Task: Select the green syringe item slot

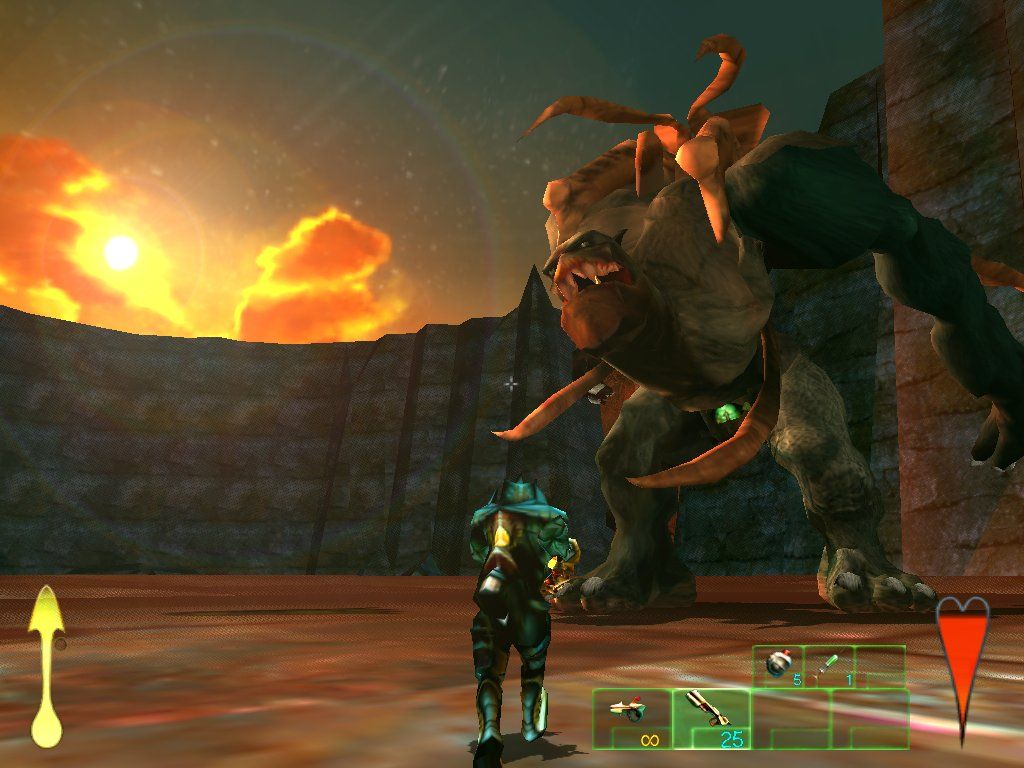Action: point(830,666)
